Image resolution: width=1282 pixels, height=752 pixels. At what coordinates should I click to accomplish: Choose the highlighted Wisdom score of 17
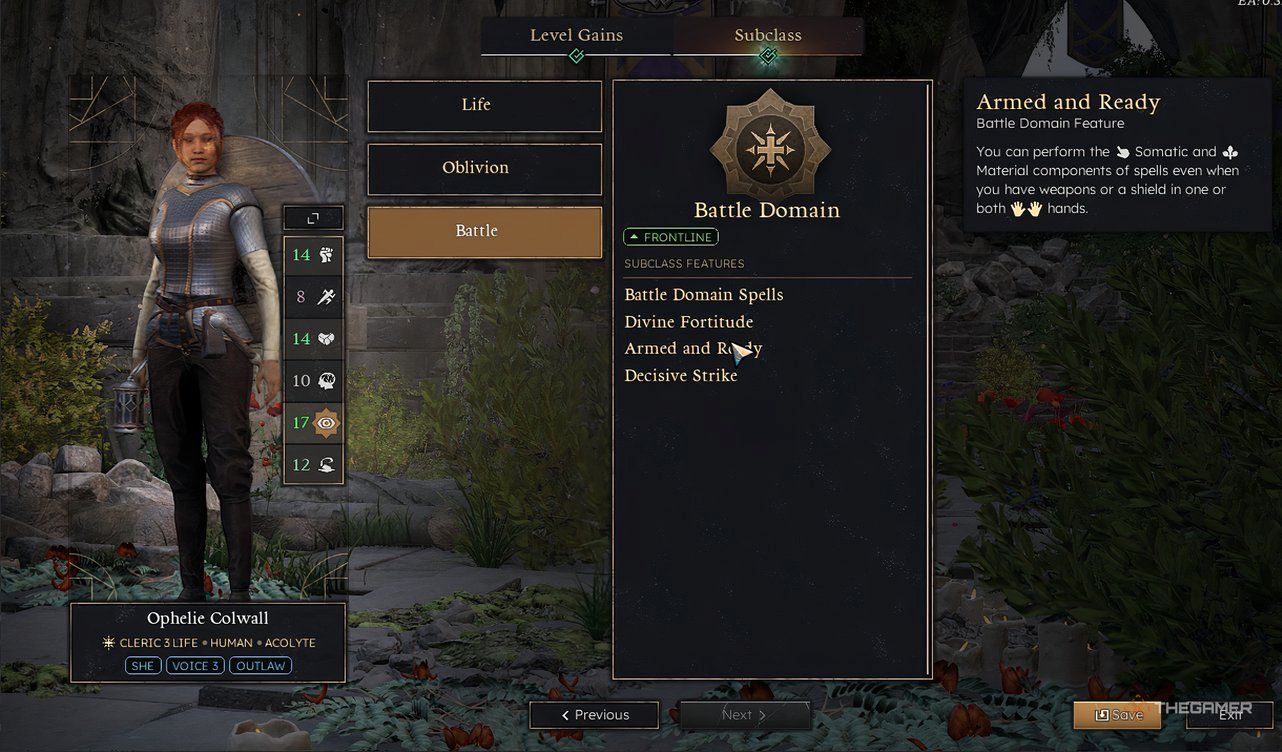(x=313, y=423)
